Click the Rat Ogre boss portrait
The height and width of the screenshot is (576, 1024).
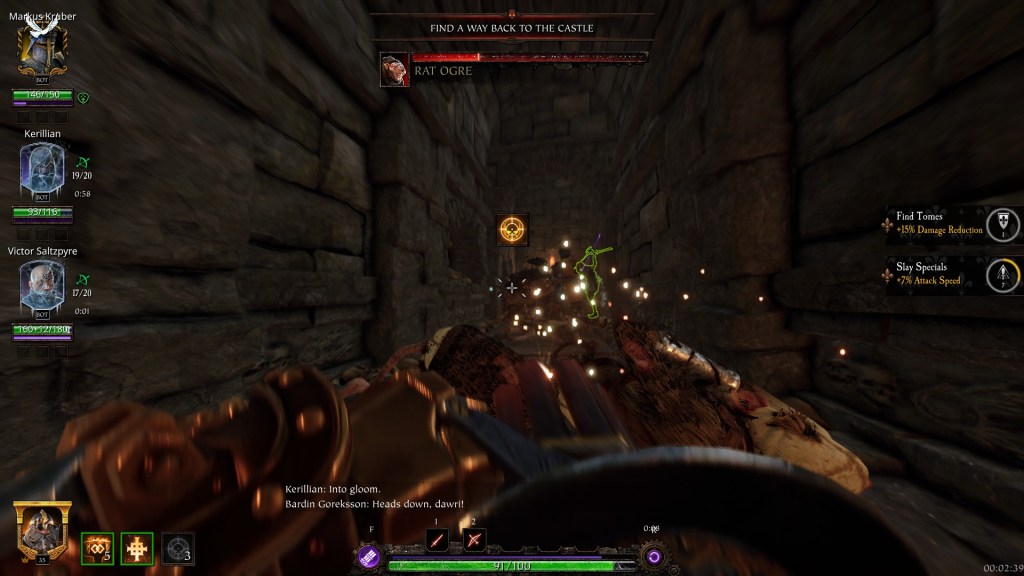(x=394, y=69)
